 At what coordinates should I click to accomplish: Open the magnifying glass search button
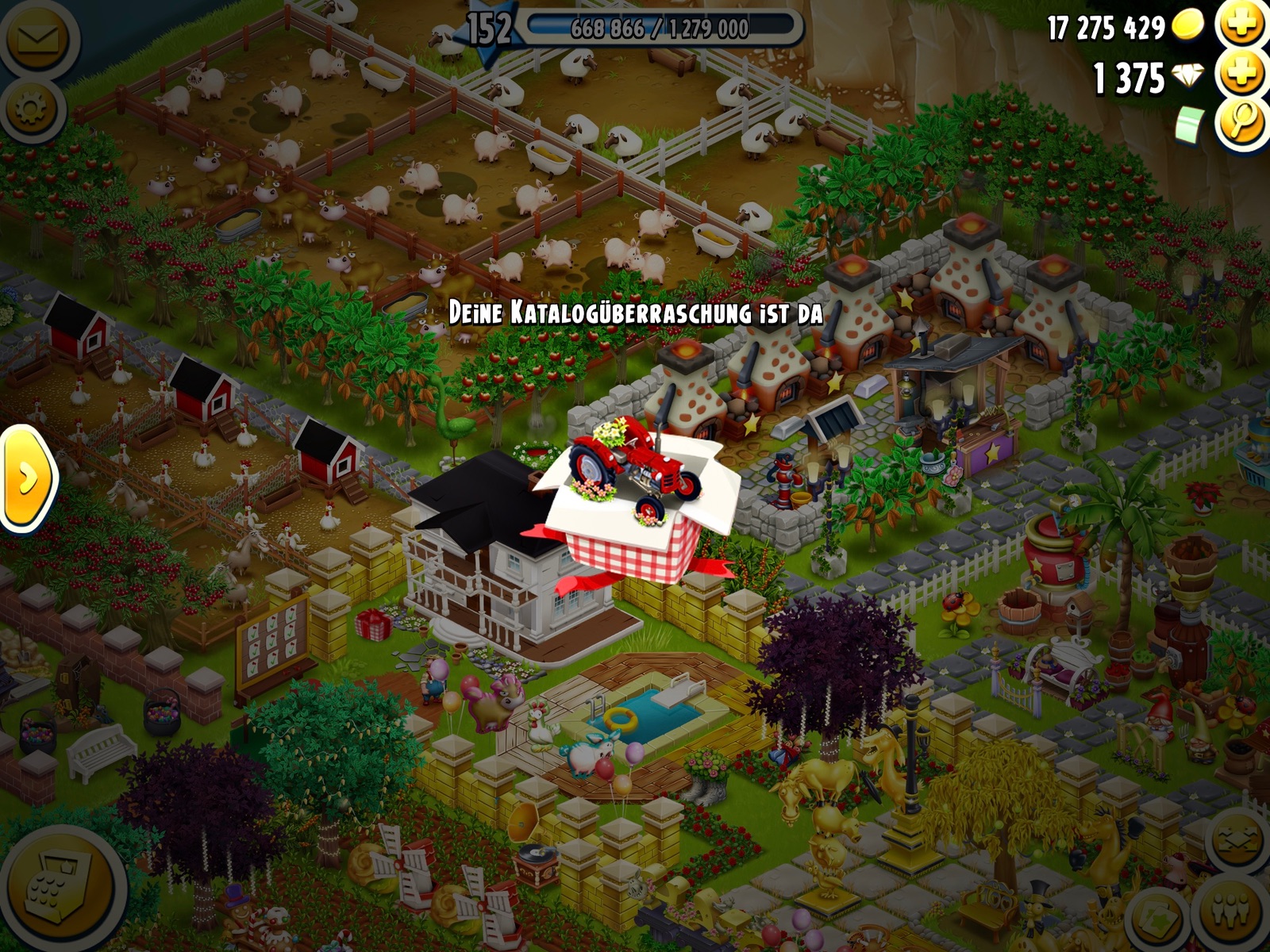(x=1243, y=124)
